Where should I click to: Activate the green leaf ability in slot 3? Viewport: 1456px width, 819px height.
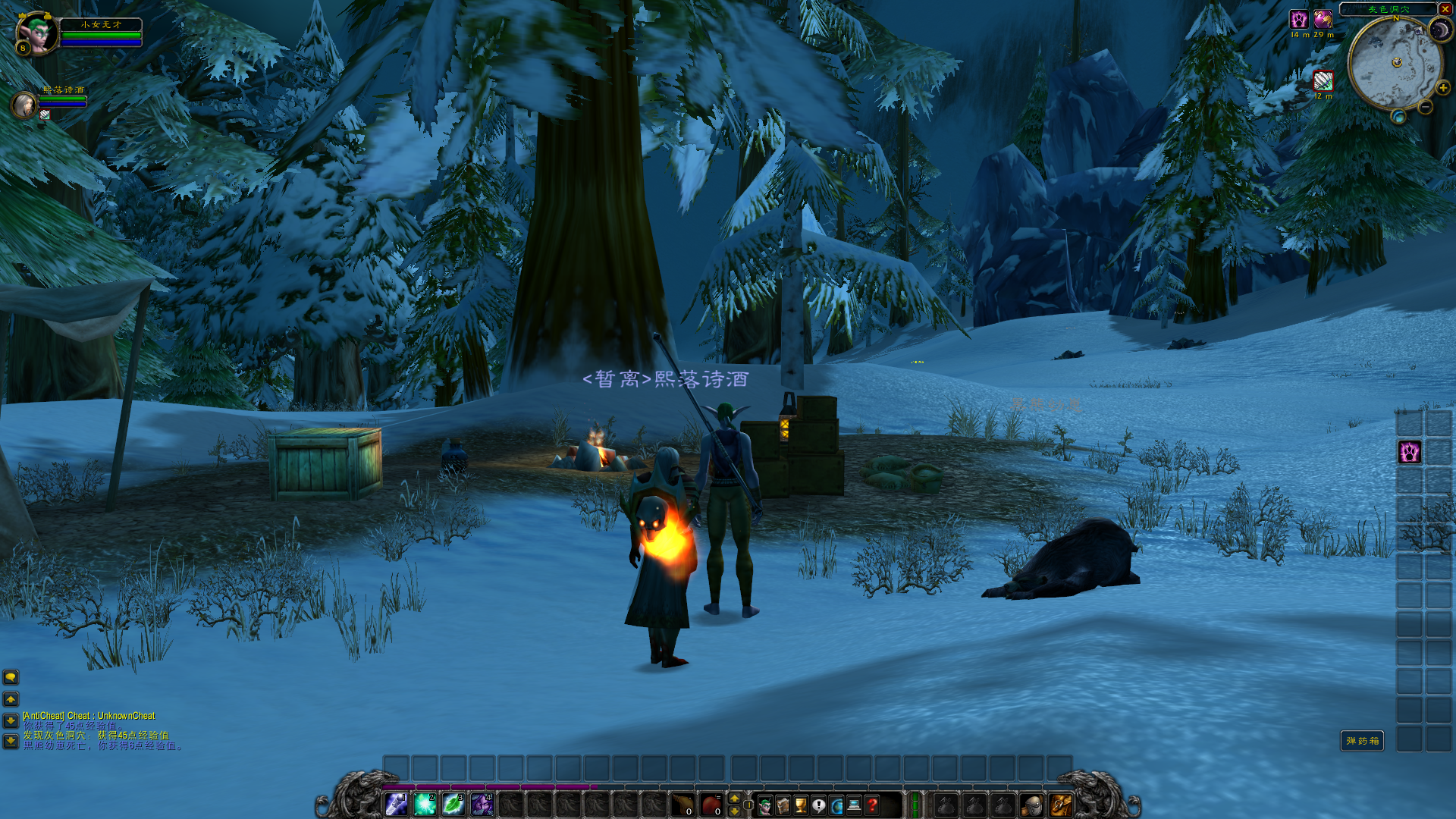click(453, 805)
